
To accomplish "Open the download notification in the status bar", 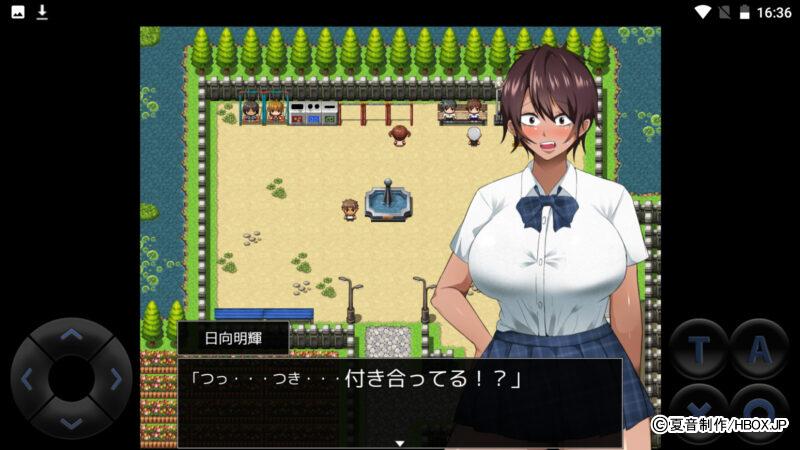I will (x=42, y=12).
